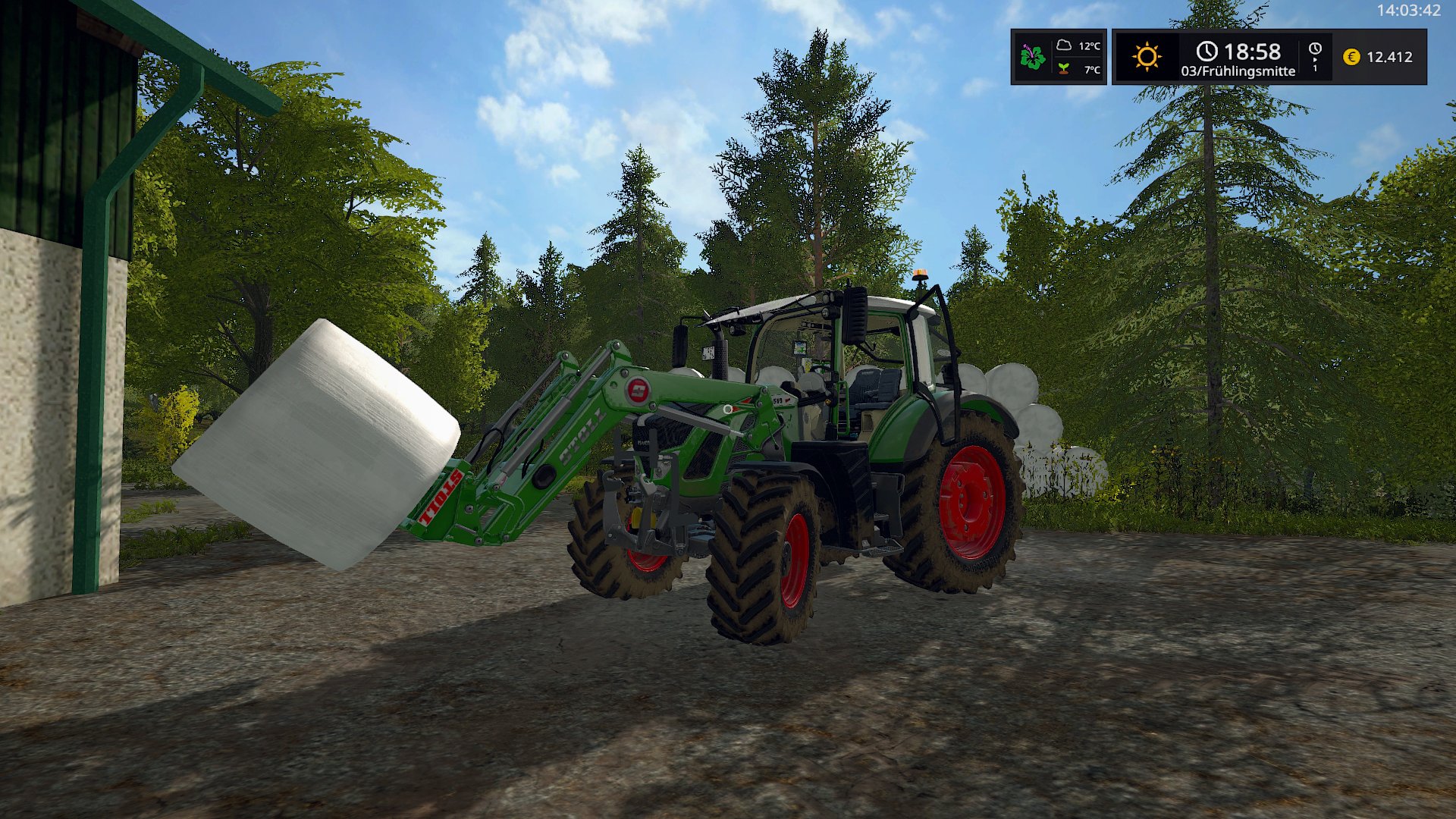Click the spring flower season icon

[1032, 57]
